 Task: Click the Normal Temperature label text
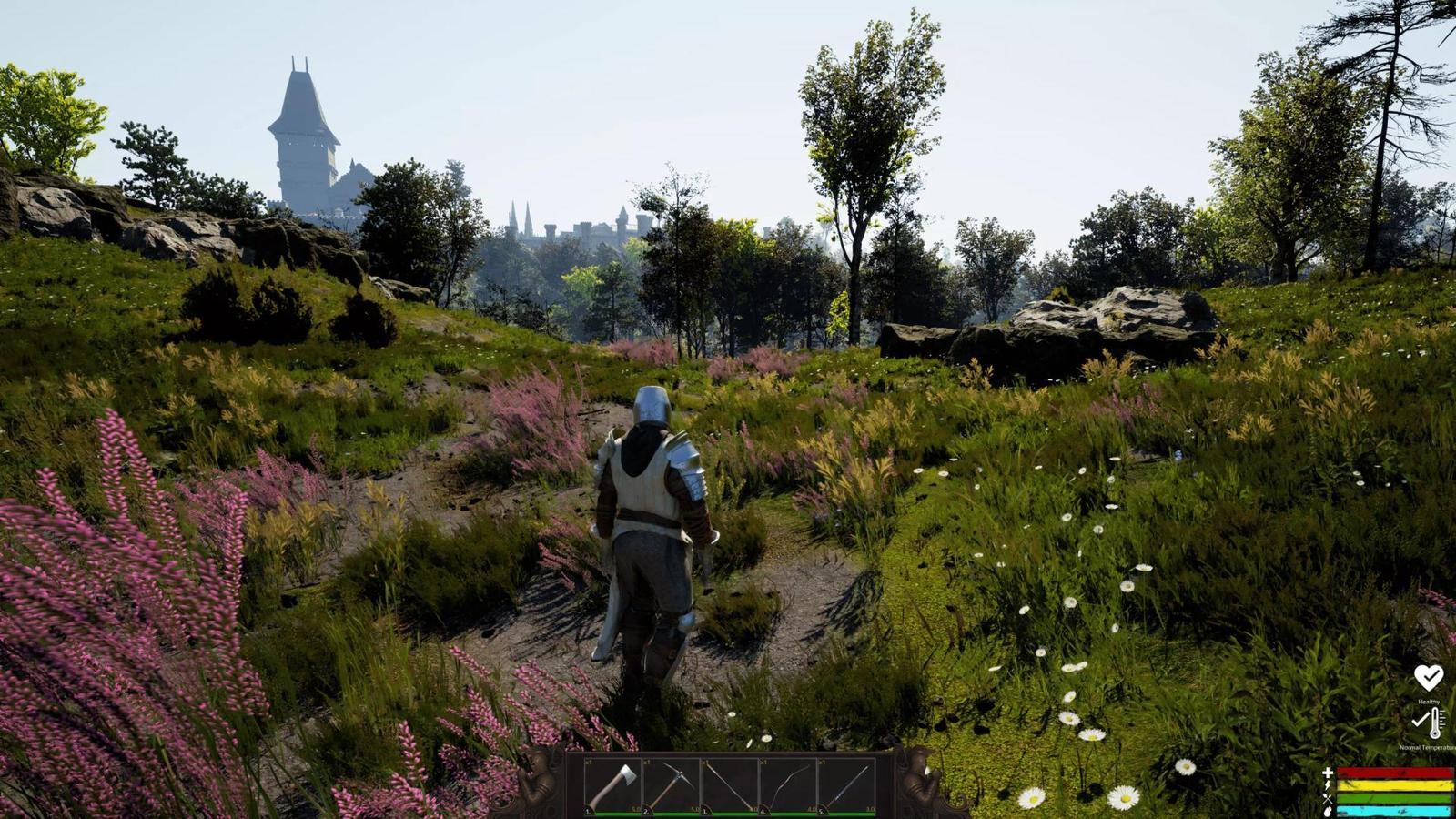pos(1429,748)
